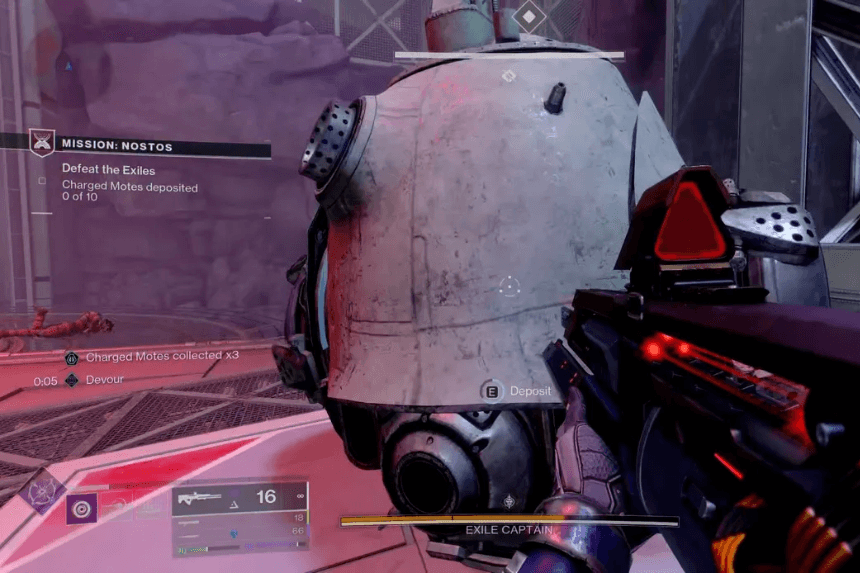Activate the purple diamond super ability icon
860x573 pixels.
tap(42, 492)
